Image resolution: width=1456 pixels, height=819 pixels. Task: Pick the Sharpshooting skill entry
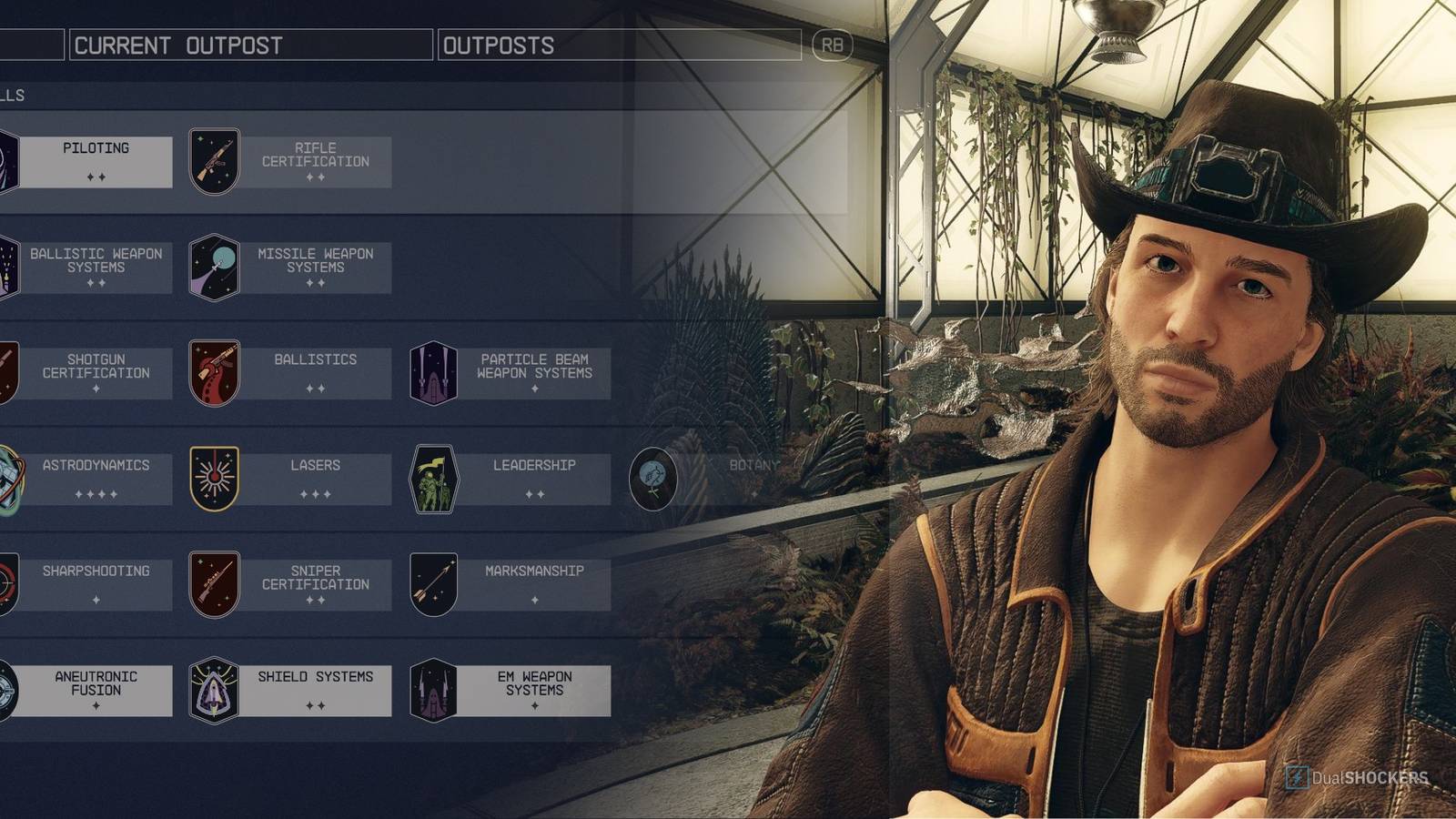(96, 584)
